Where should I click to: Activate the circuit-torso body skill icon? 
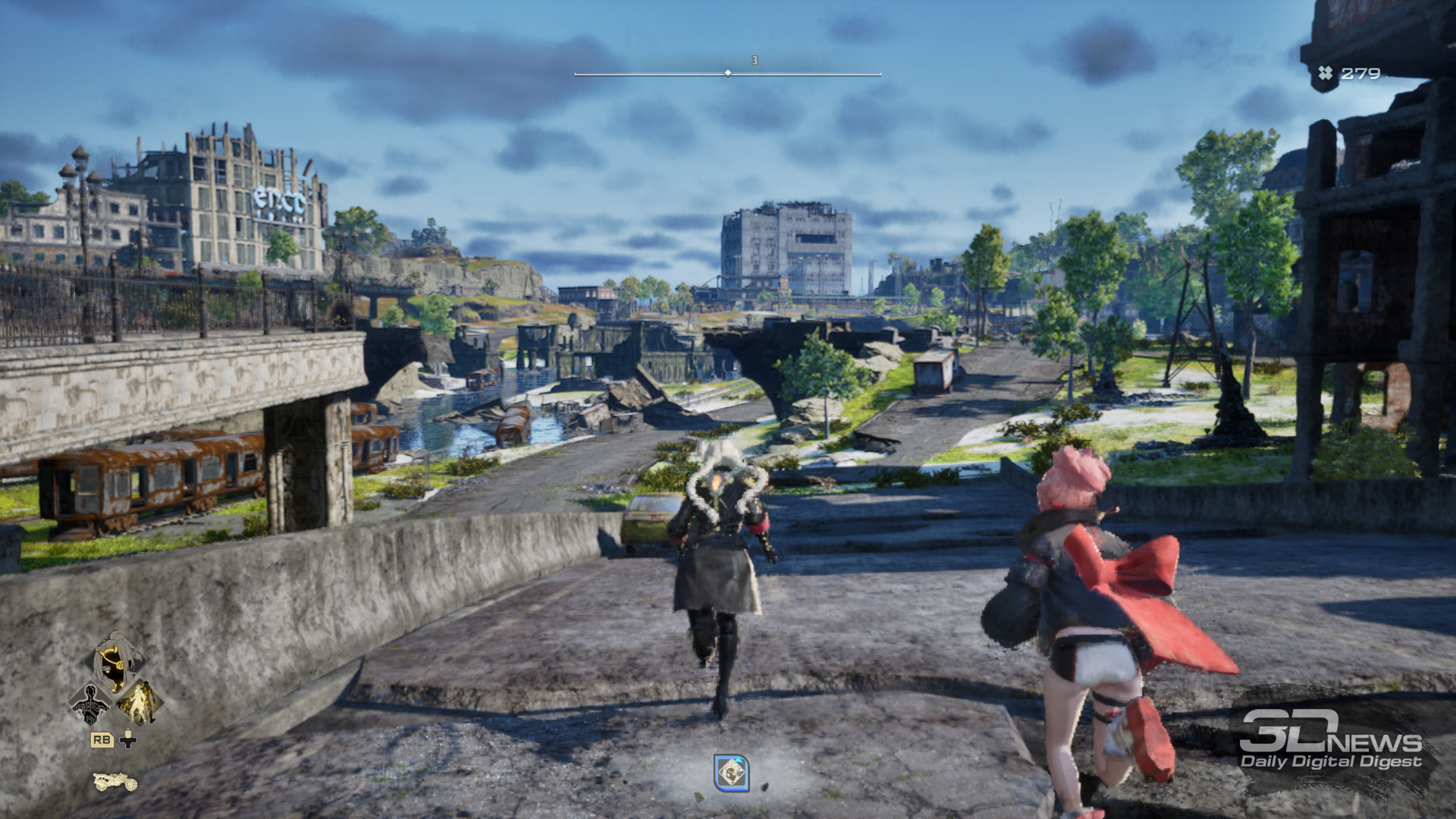(90, 703)
